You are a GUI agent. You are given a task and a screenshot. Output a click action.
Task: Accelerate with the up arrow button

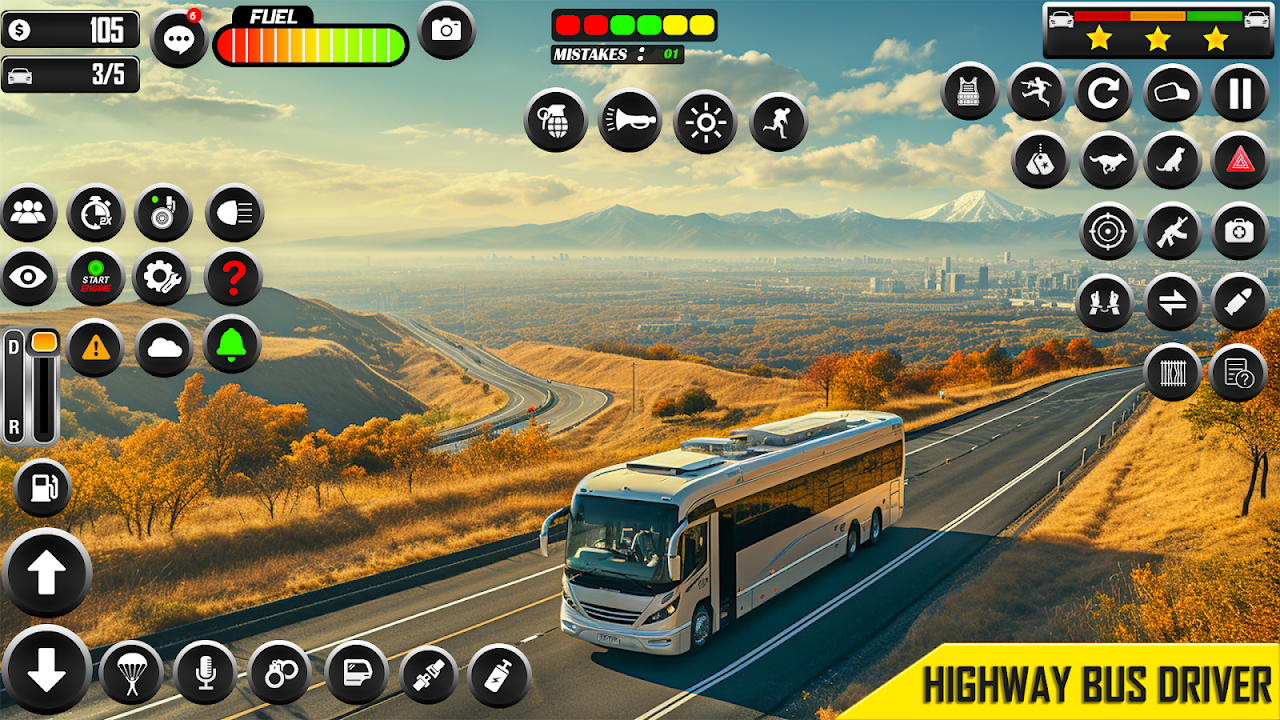point(46,573)
